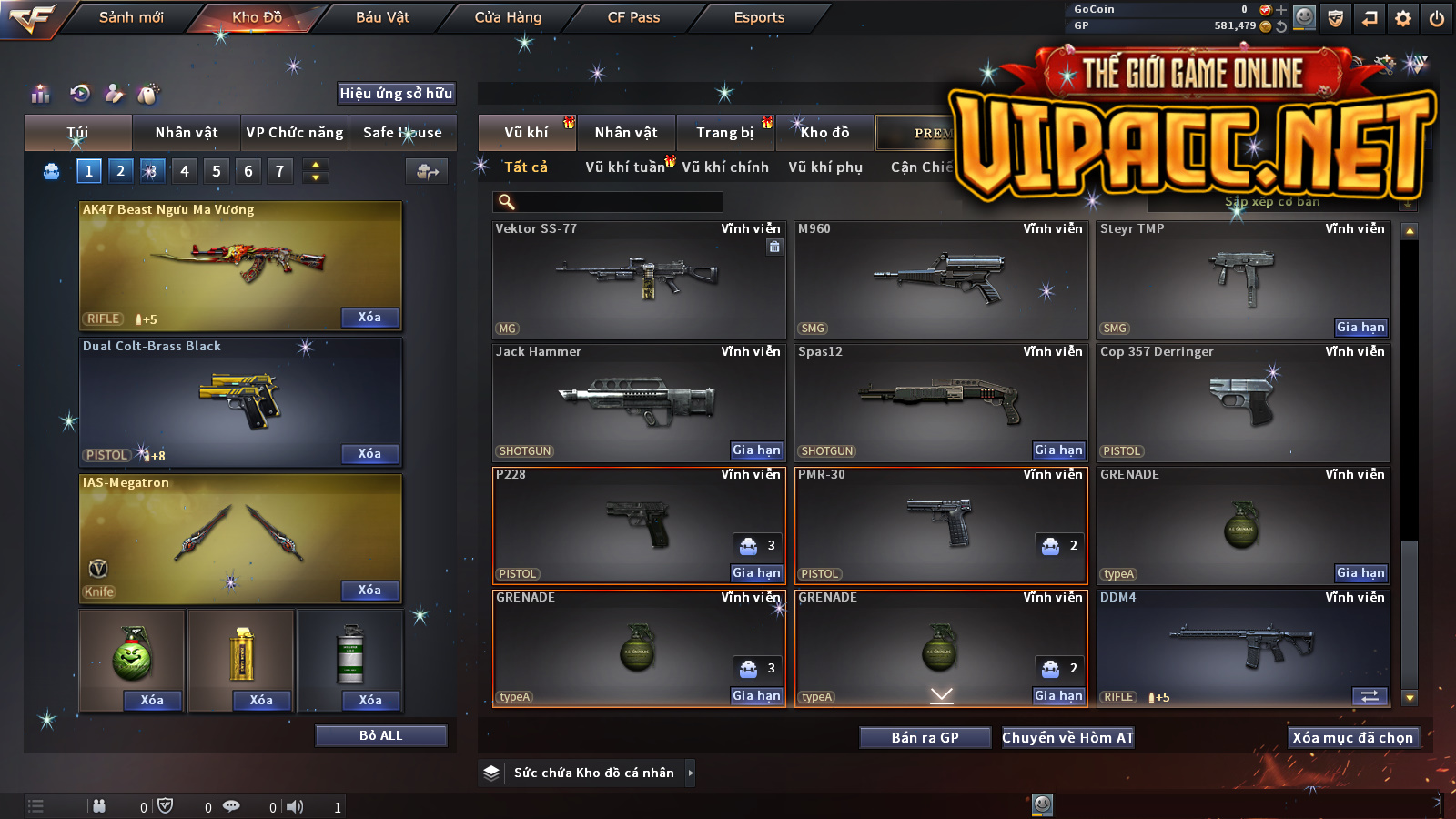Select the IAS-Megatron knife slot
Screen dimensions: 1456x819
240,539
